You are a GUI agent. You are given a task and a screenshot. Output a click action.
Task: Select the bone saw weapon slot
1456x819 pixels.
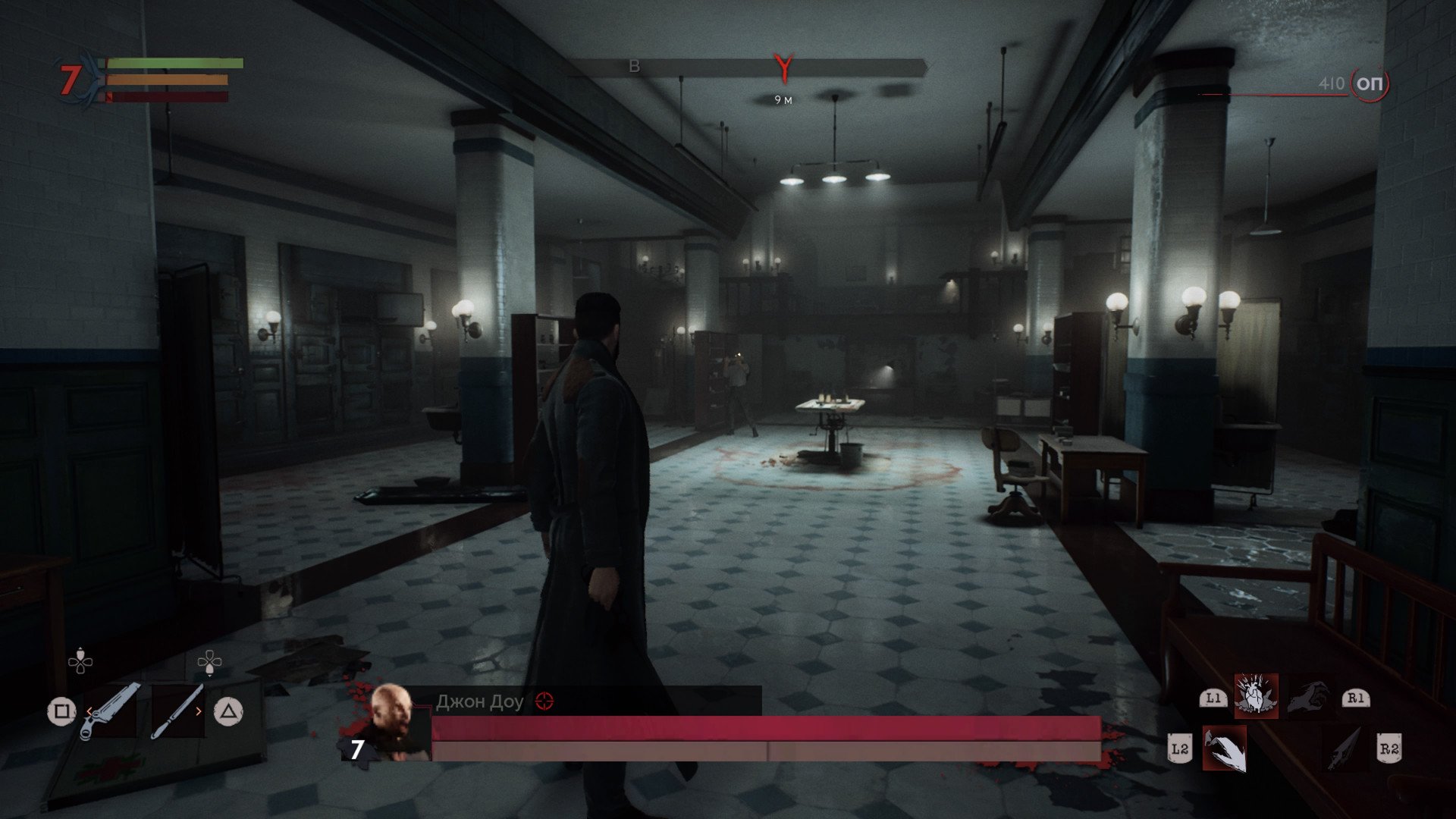tap(111, 711)
